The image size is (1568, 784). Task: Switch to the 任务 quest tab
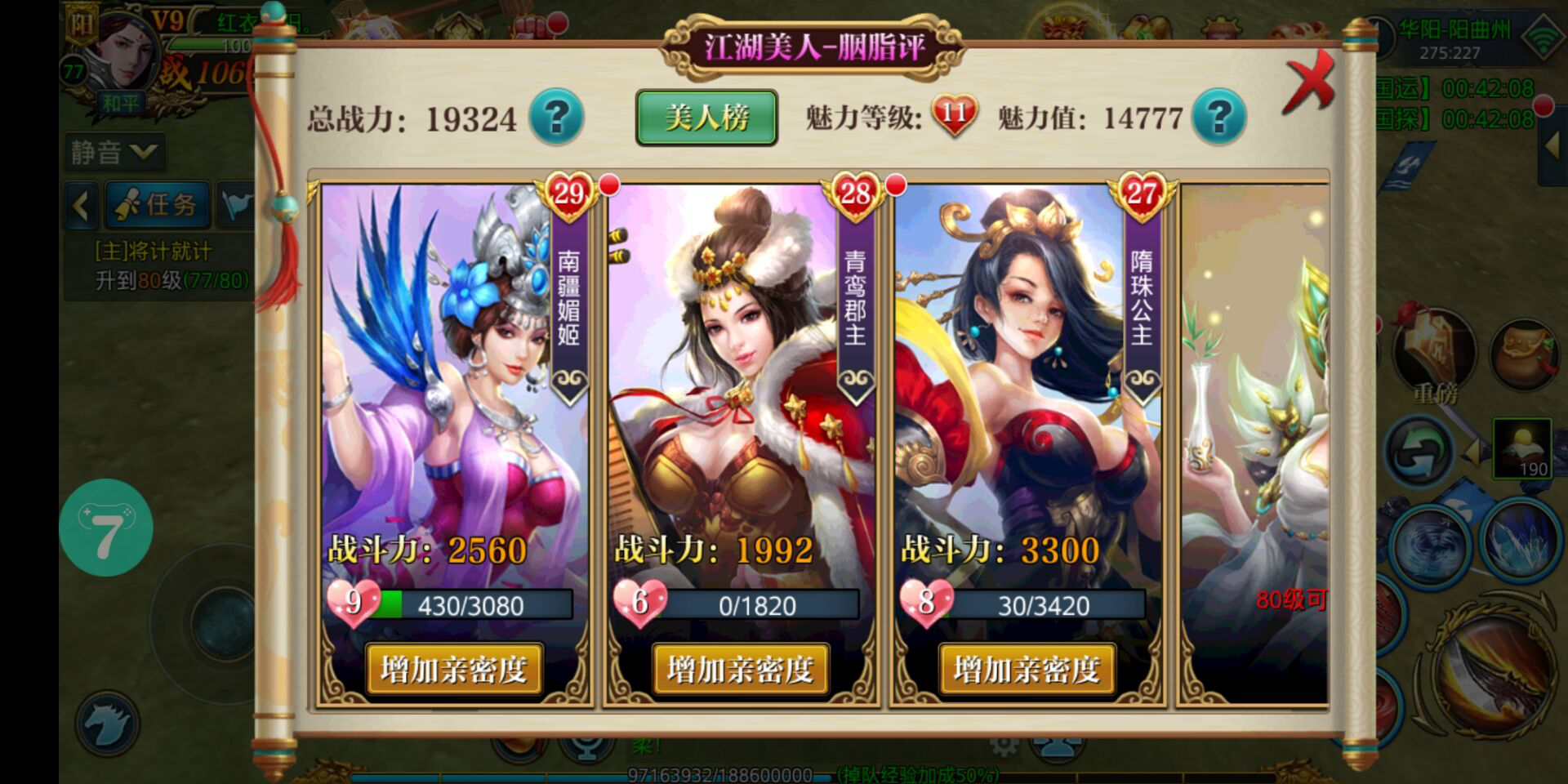pos(157,205)
